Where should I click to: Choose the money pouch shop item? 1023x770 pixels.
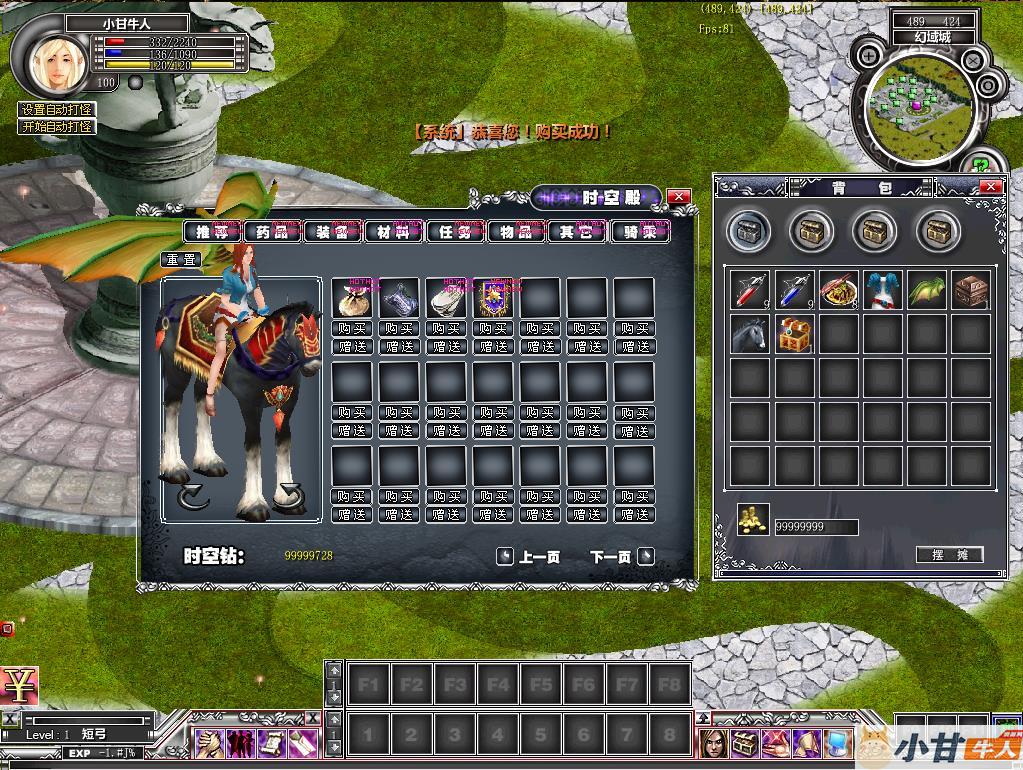tap(352, 298)
